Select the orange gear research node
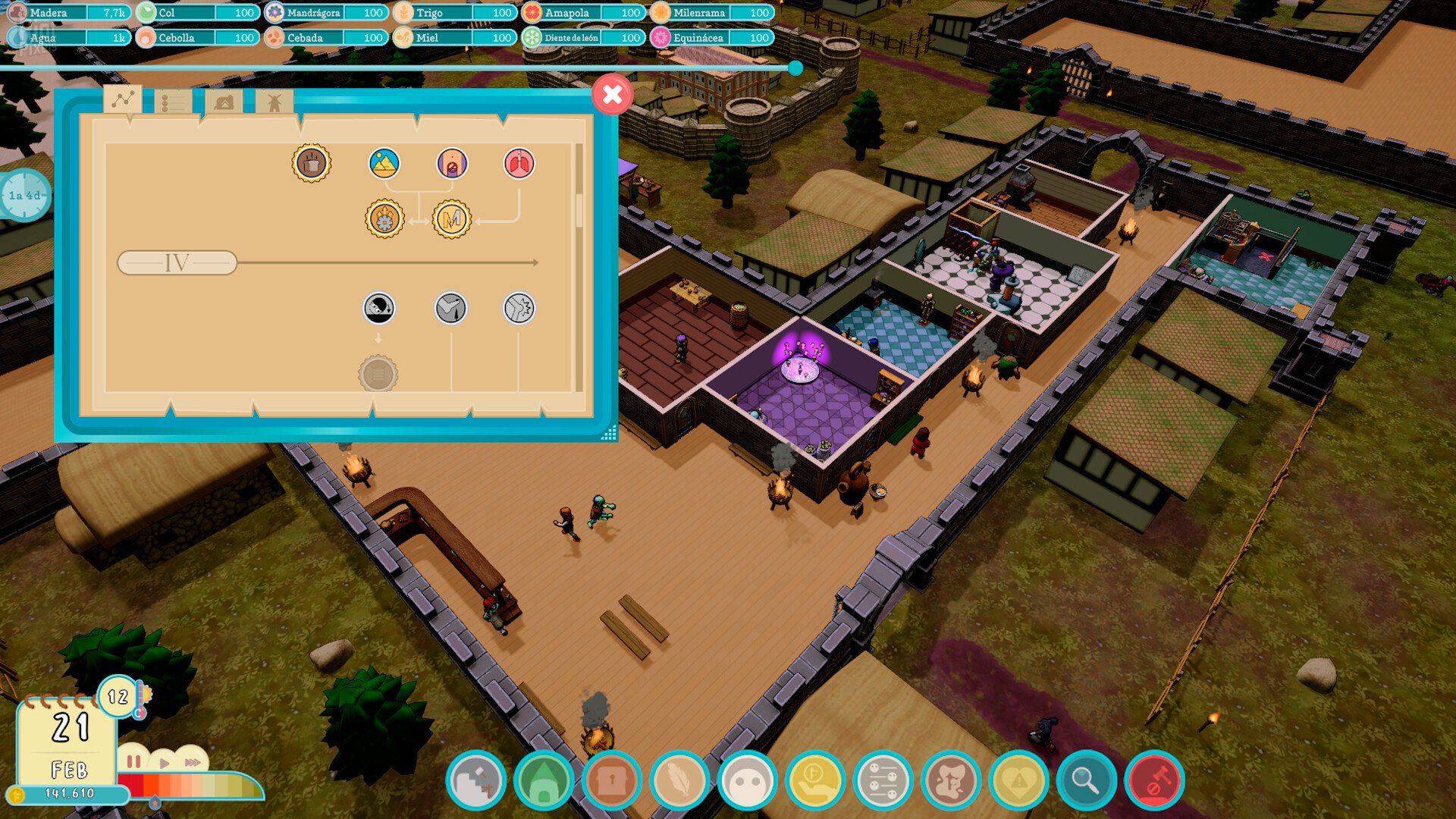Viewport: 1456px width, 819px height. point(384,220)
